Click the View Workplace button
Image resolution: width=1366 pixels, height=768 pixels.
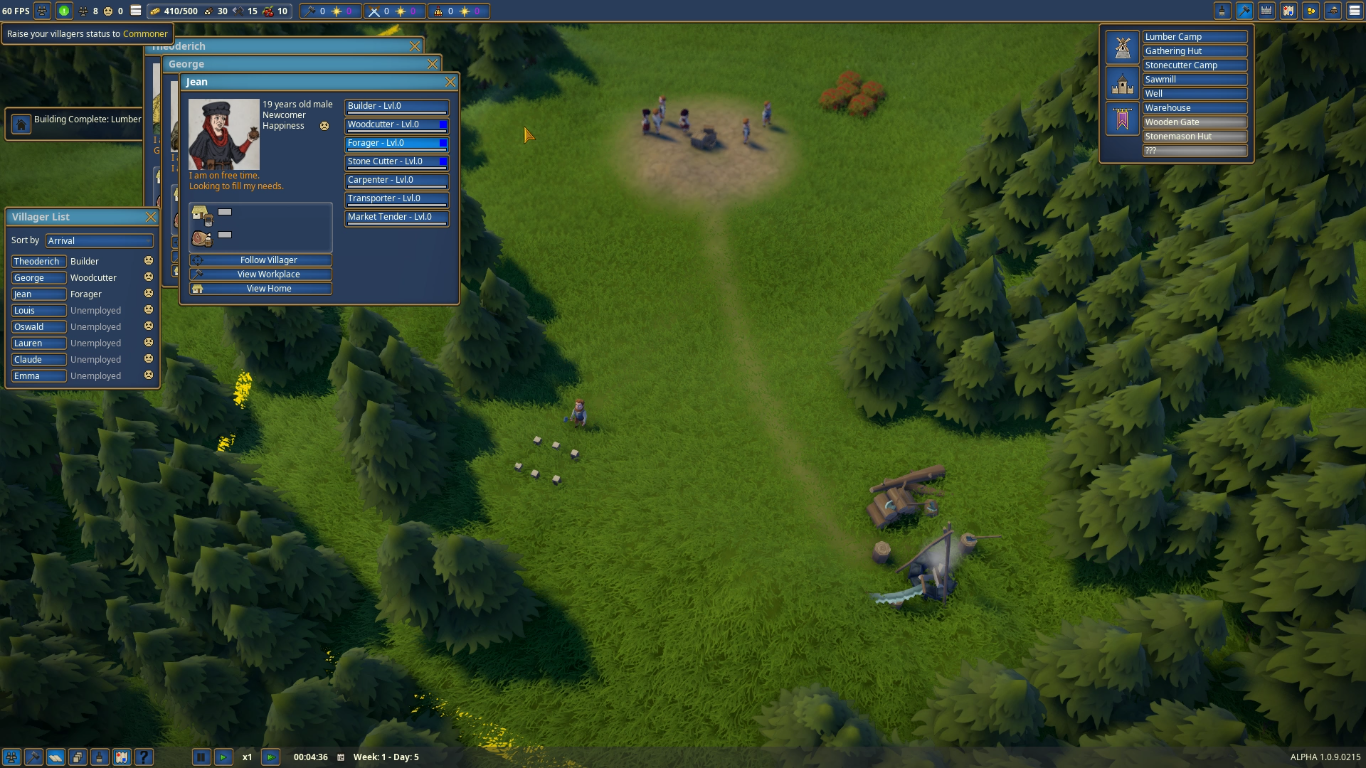[261, 274]
